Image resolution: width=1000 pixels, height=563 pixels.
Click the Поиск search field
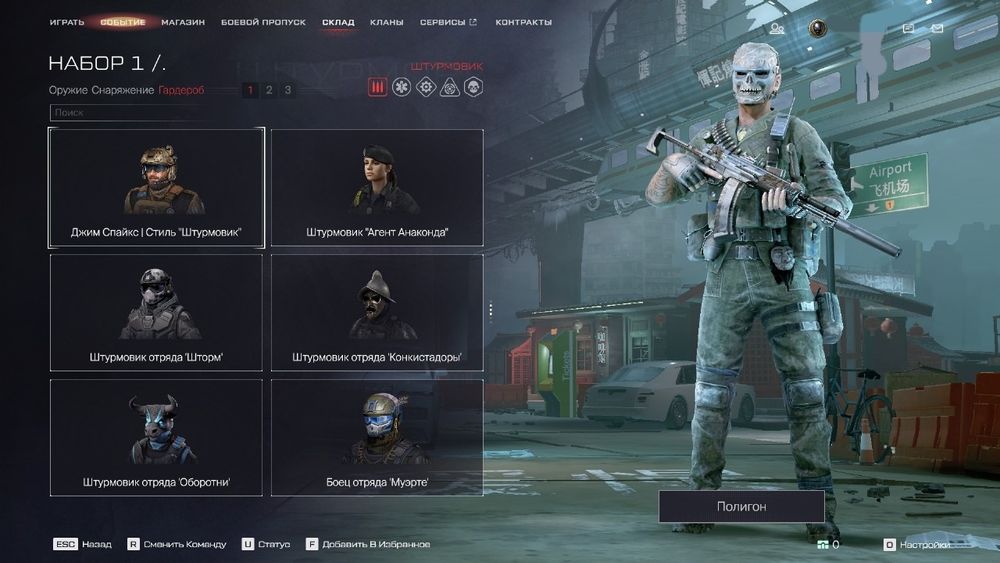(x=130, y=113)
